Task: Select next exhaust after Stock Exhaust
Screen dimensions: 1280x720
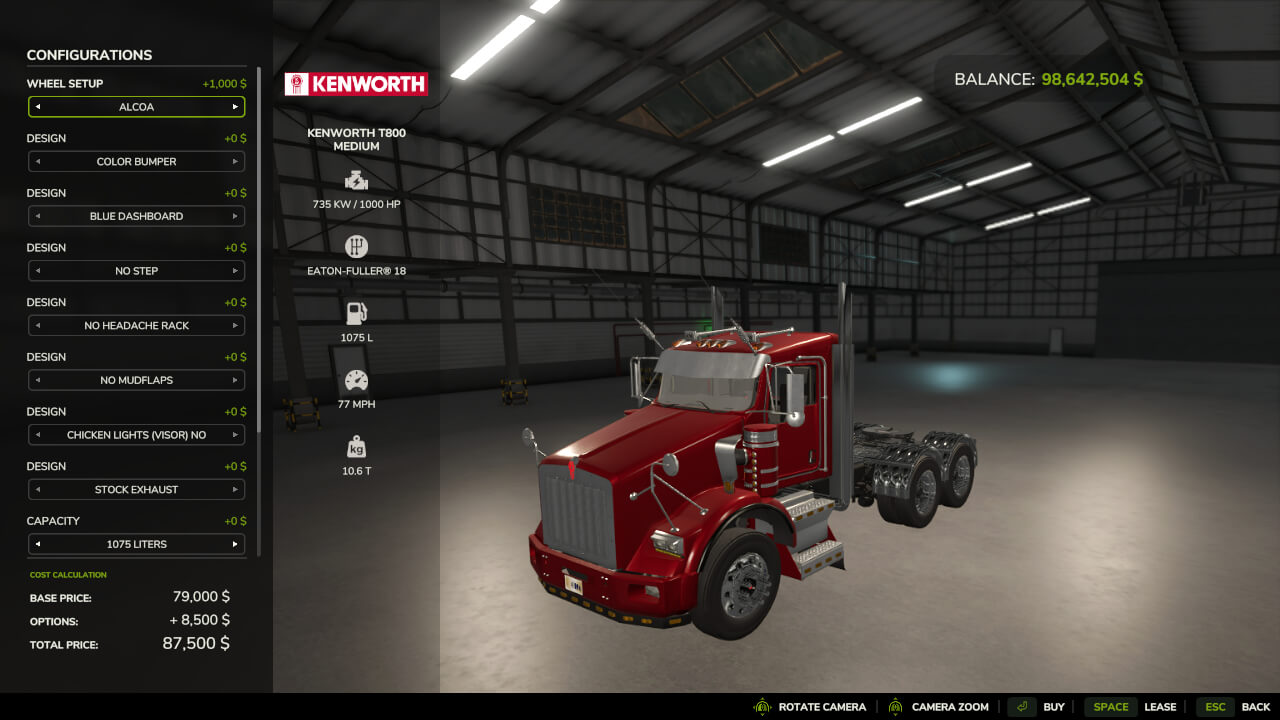Action: [235, 490]
